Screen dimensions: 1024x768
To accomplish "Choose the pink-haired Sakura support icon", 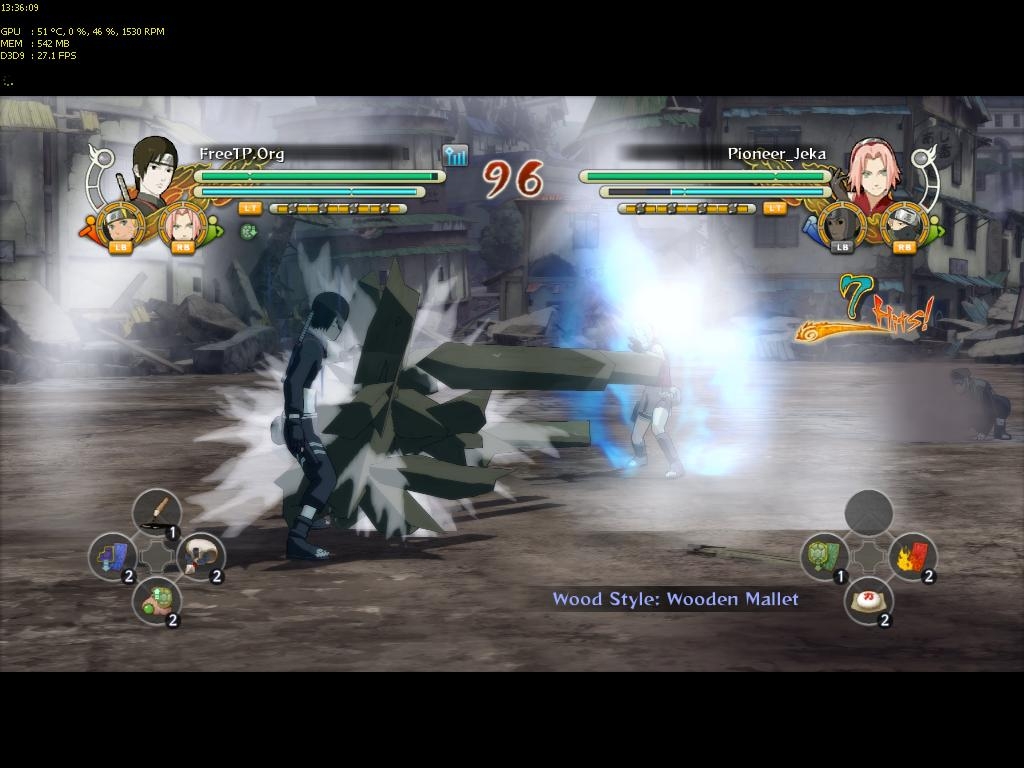I will [x=182, y=226].
